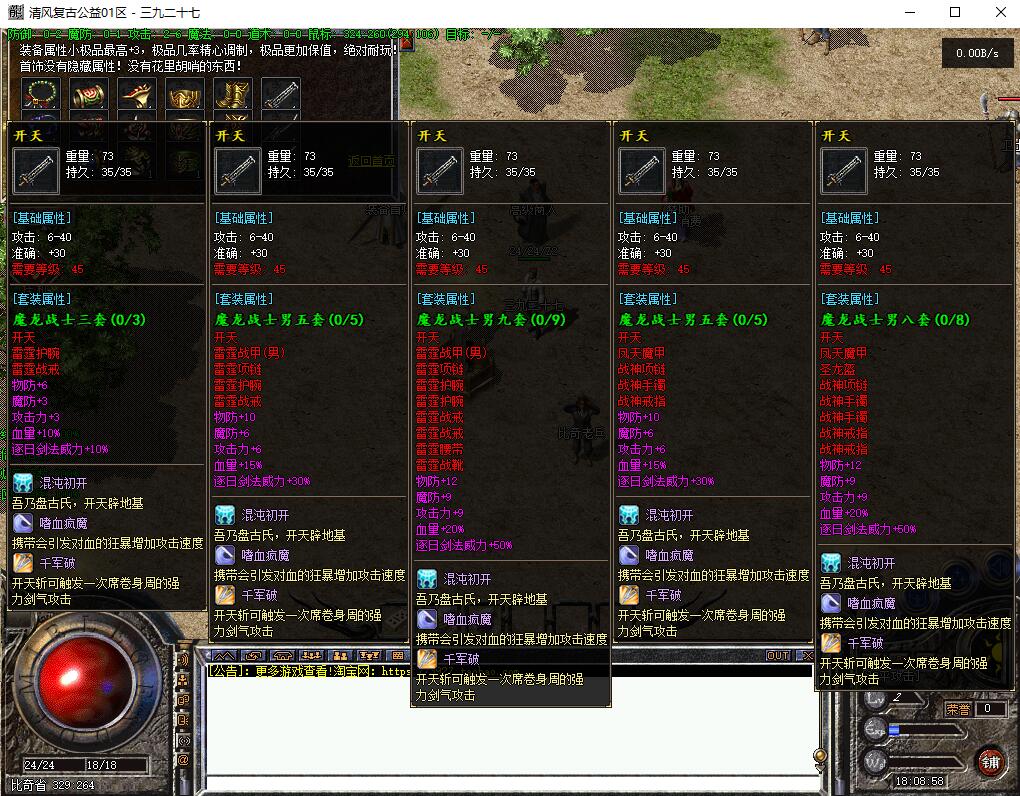Pick the red-green bracelet item
The height and width of the screenshot is (796, 1020).
click(x=88, y=95)
